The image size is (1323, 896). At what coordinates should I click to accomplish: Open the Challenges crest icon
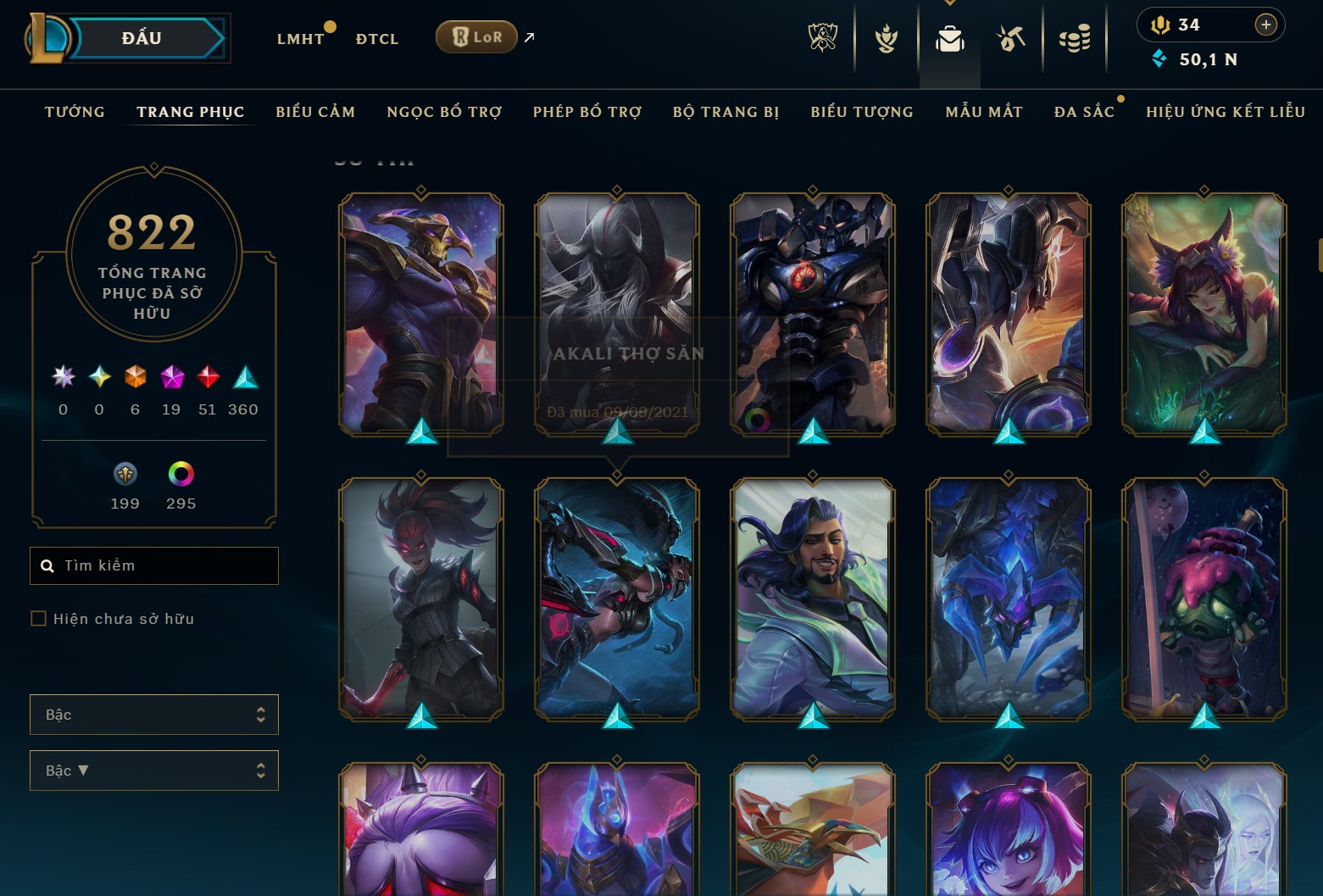pos(885,37)
